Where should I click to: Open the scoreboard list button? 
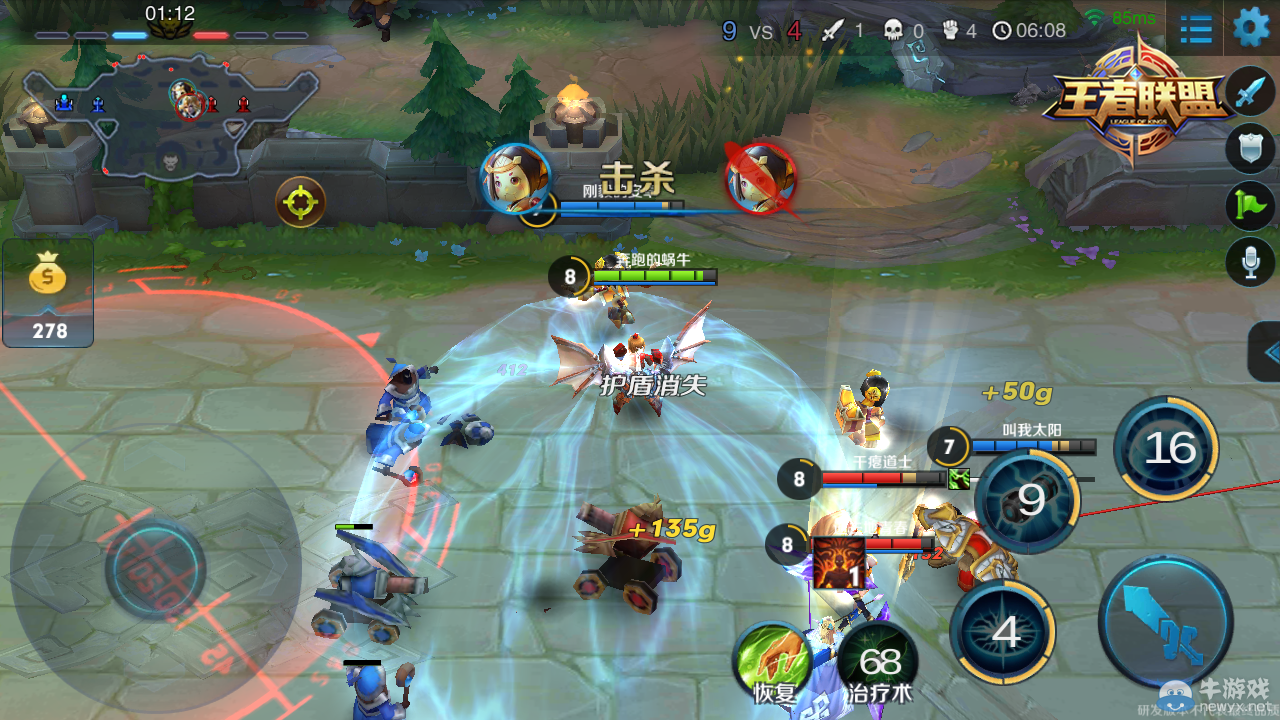click(1196, 29)
